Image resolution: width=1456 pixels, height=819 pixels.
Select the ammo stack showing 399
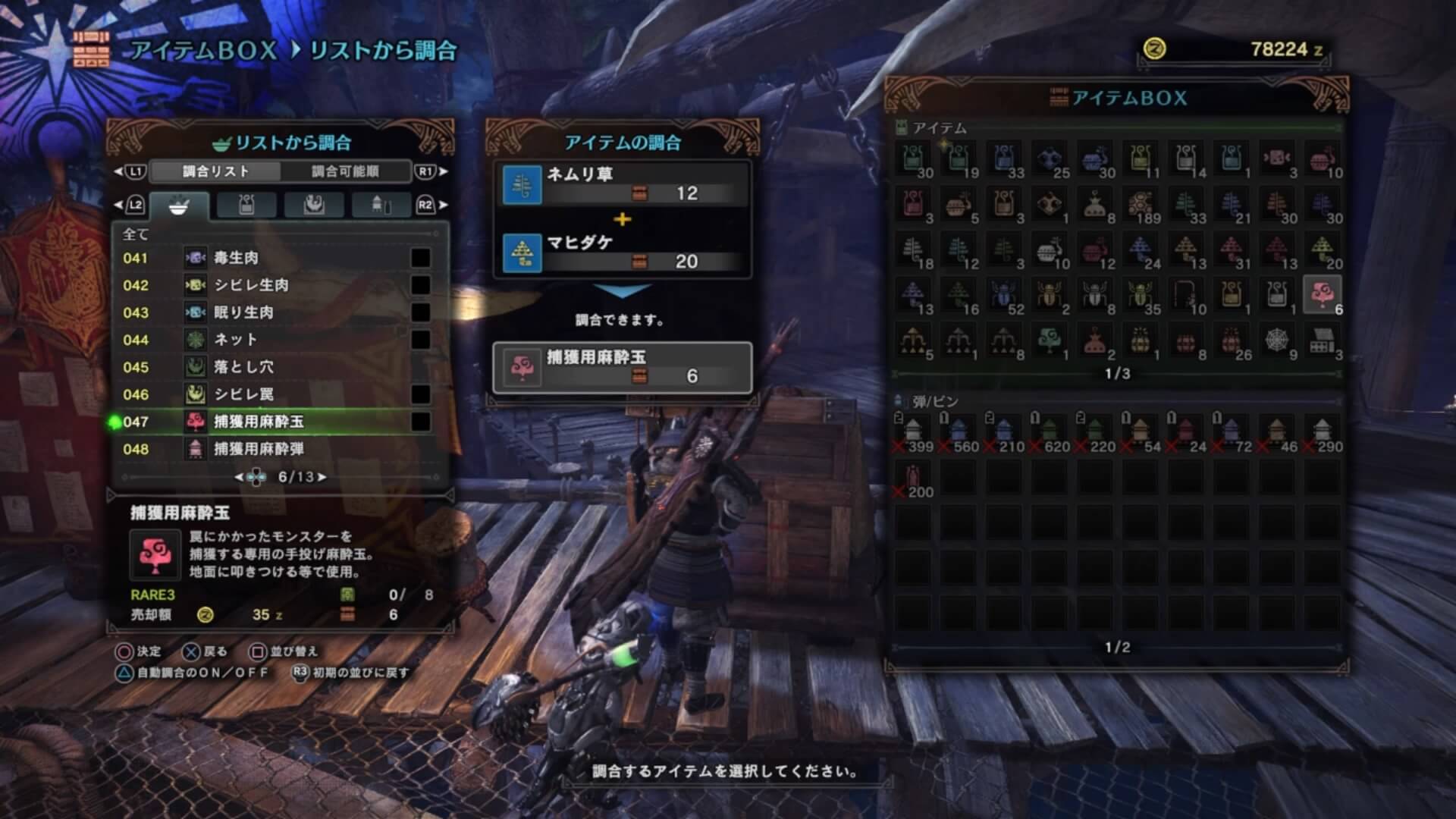(913, 433)
